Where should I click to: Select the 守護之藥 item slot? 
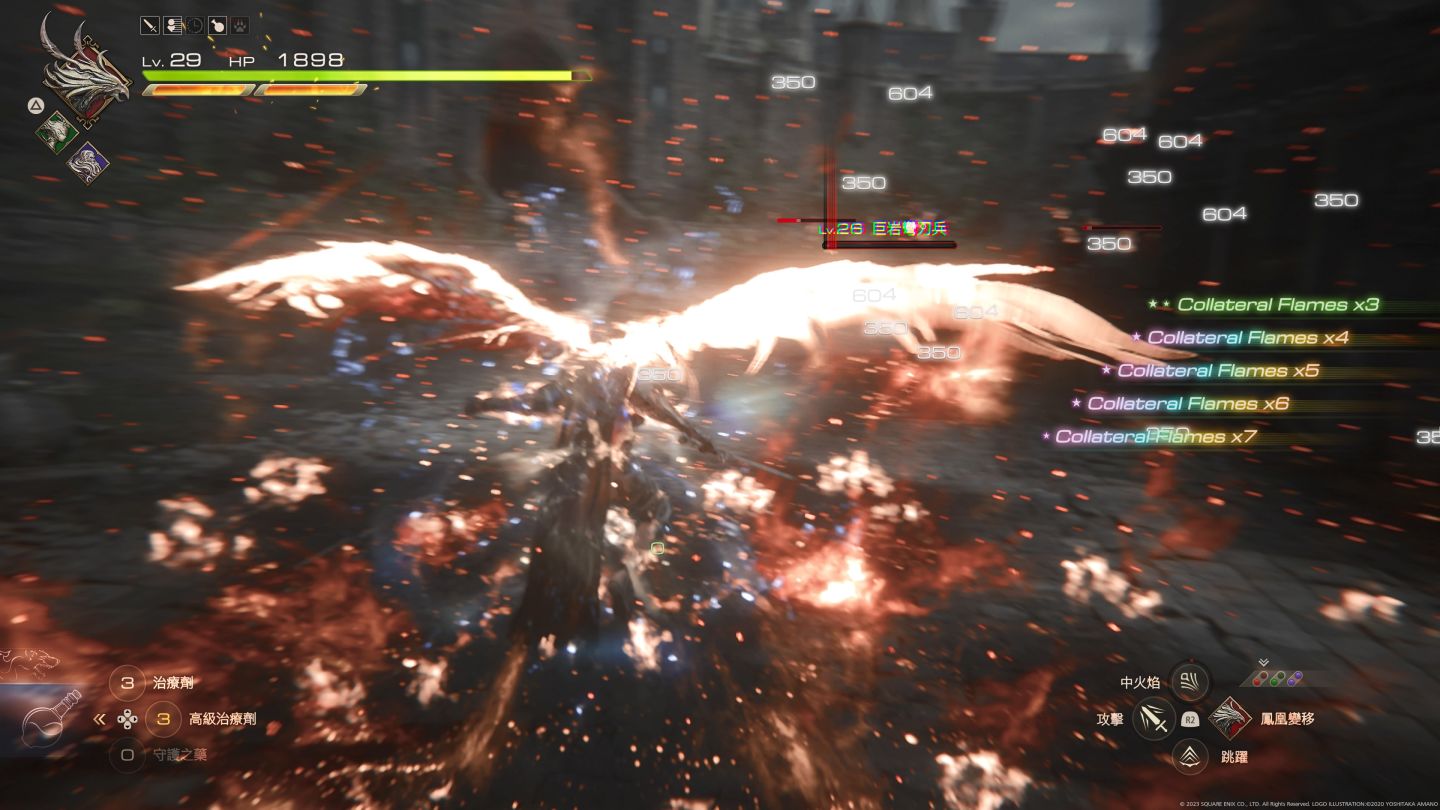pos(127,755)
